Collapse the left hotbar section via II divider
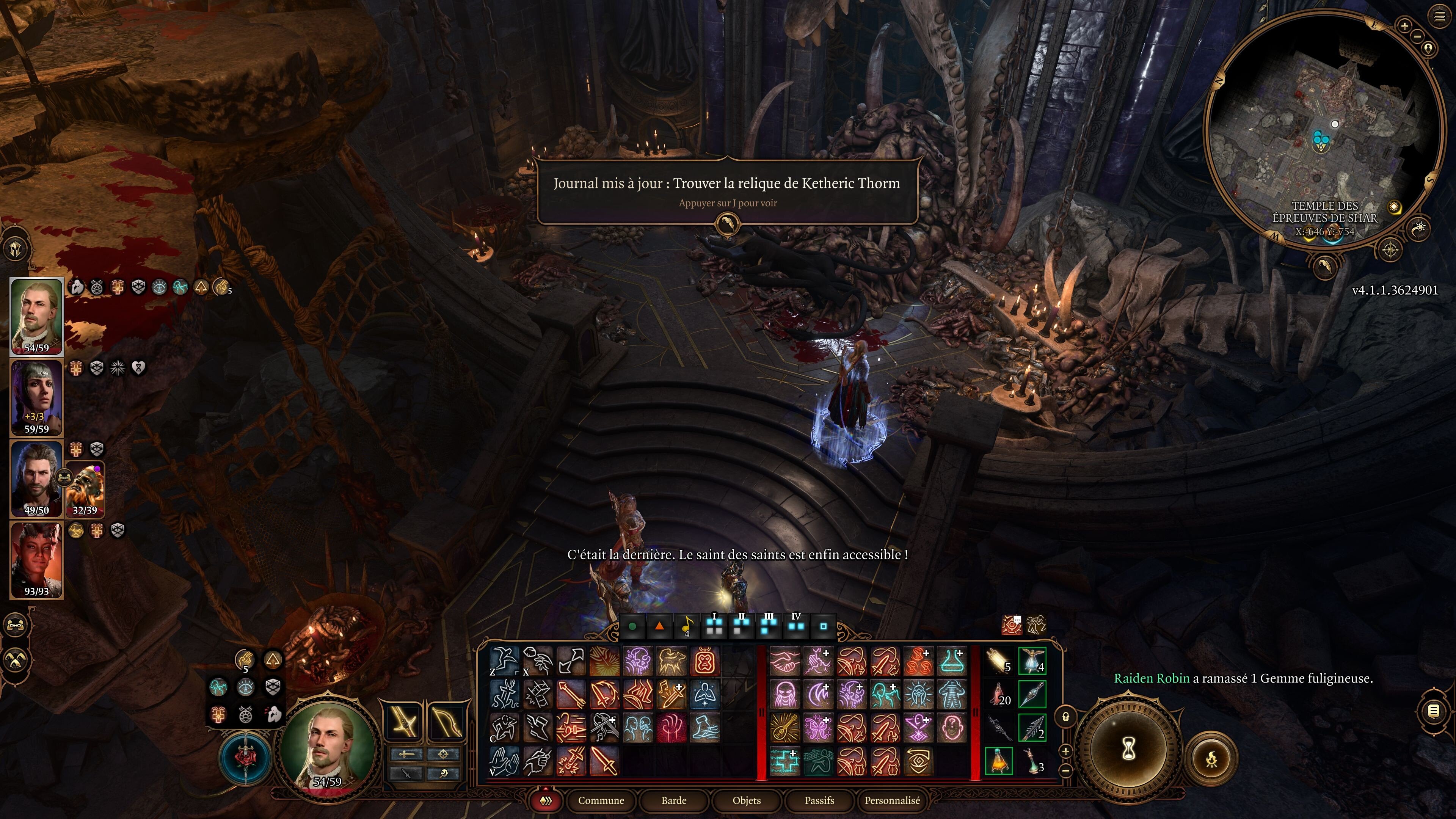 (x=762, y=712)
